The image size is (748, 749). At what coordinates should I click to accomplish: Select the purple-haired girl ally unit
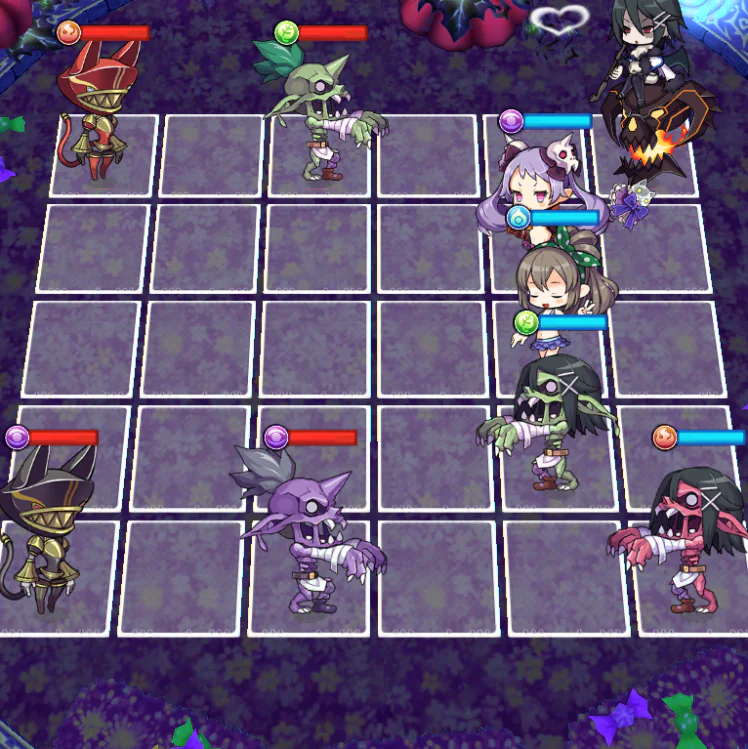click(542, 186)
